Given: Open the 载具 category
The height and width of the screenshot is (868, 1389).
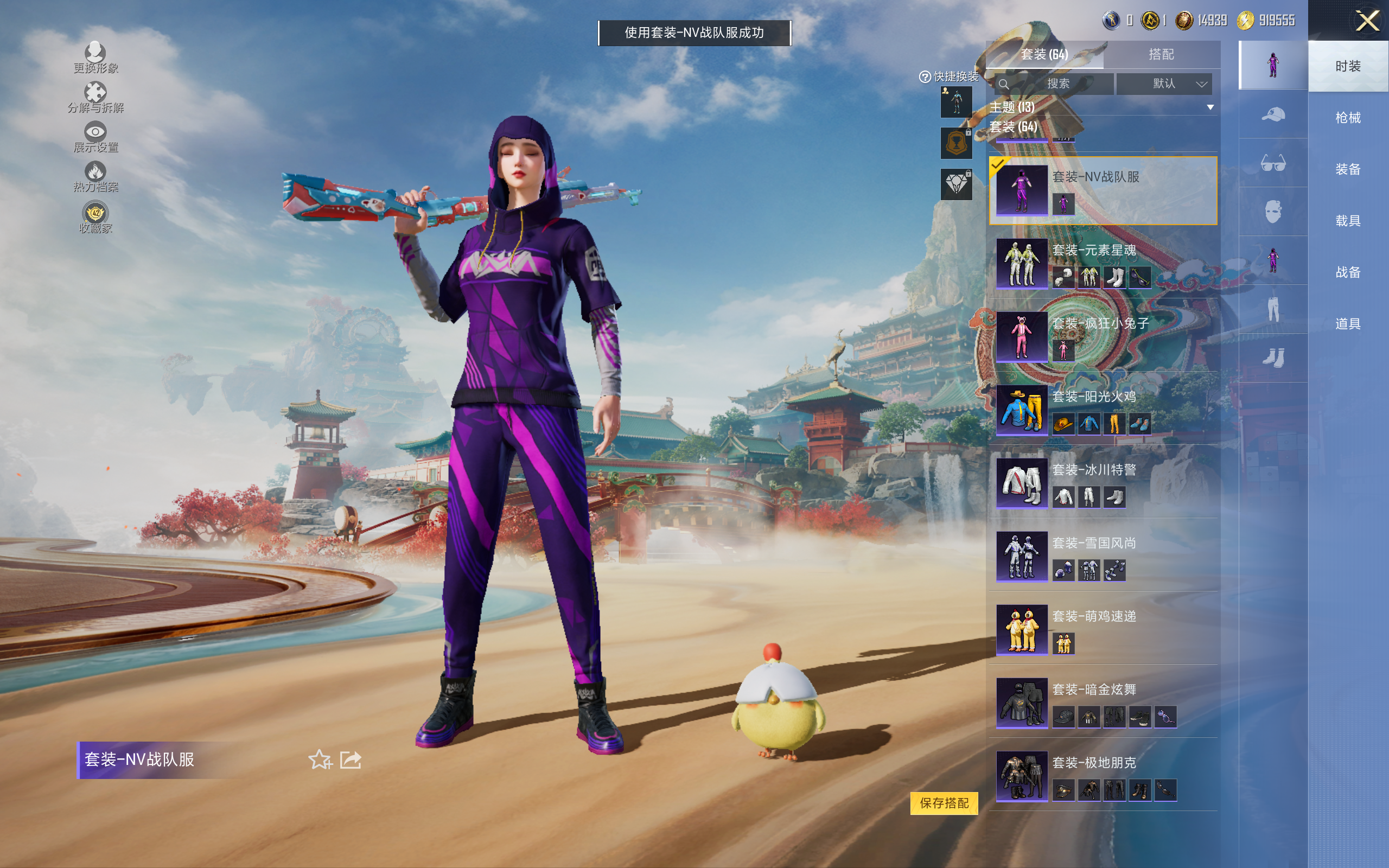Looking at the screenshot, I should 1348,221.
